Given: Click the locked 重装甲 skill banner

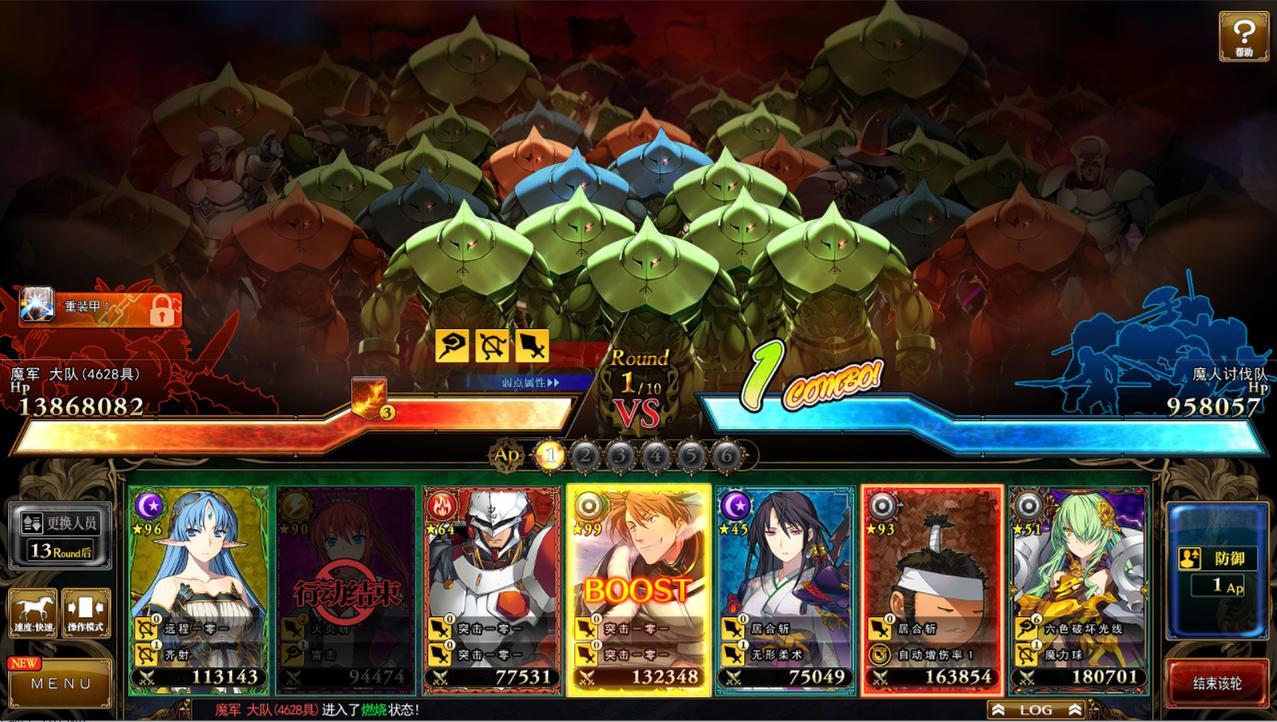Looking at the screenshot, I should point(100,309).
